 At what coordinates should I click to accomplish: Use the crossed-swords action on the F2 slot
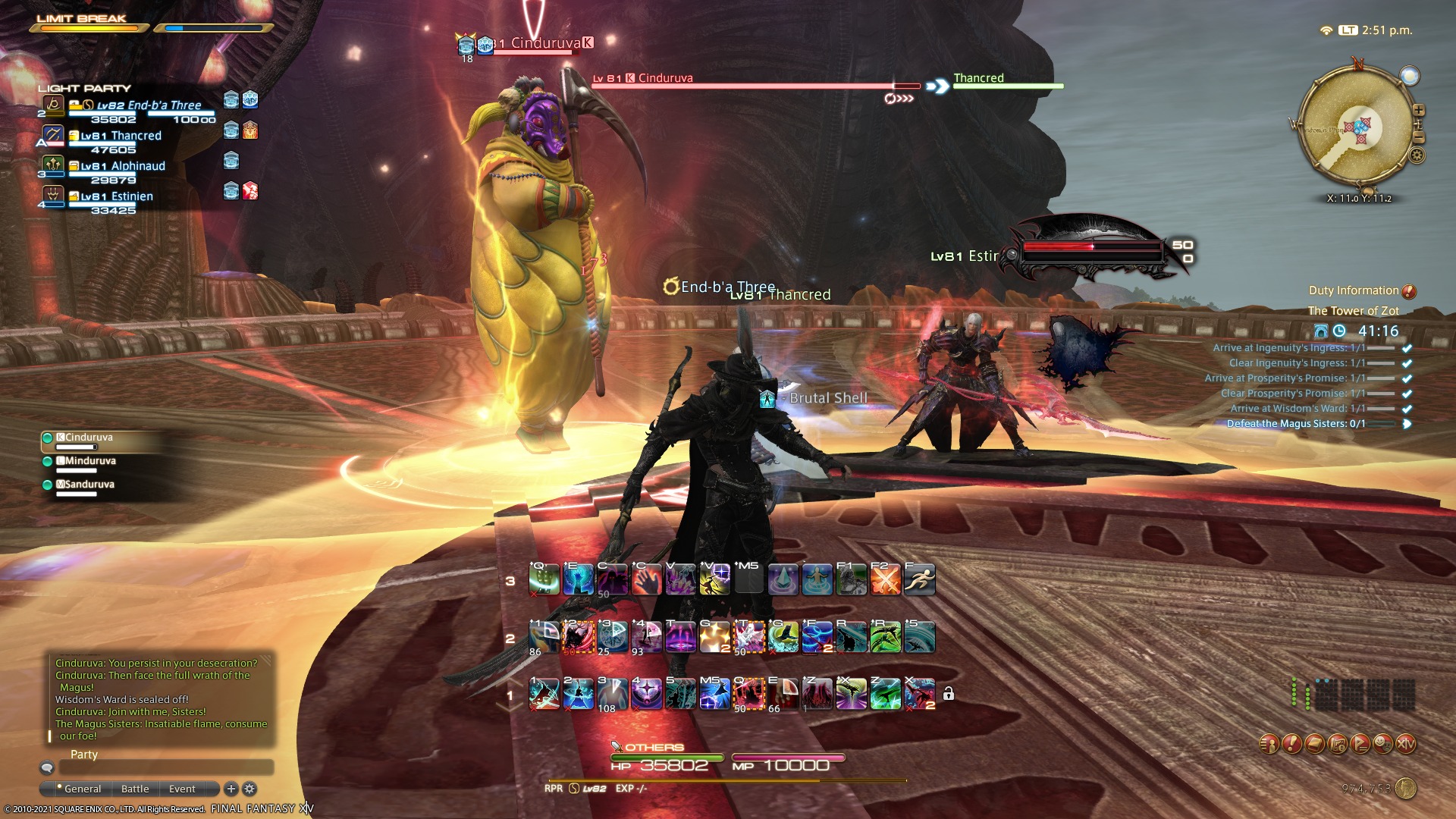point(885,579)
